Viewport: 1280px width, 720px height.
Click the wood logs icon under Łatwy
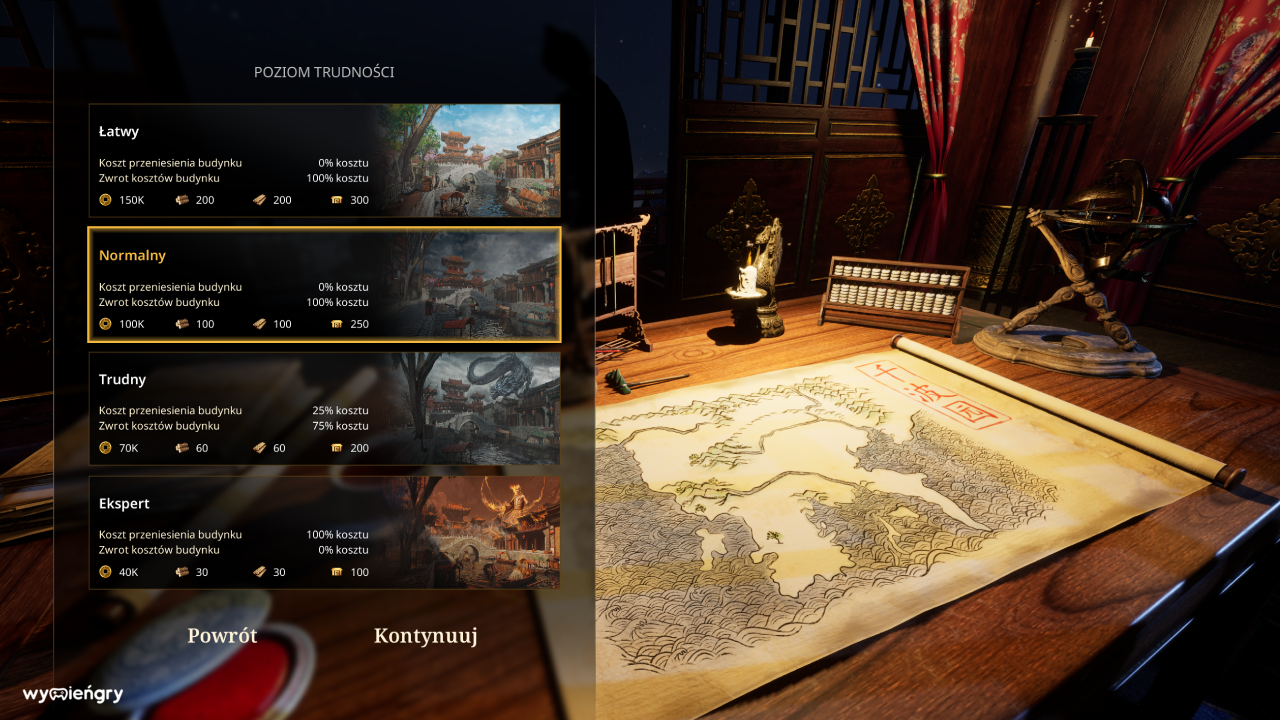[184, 200]
